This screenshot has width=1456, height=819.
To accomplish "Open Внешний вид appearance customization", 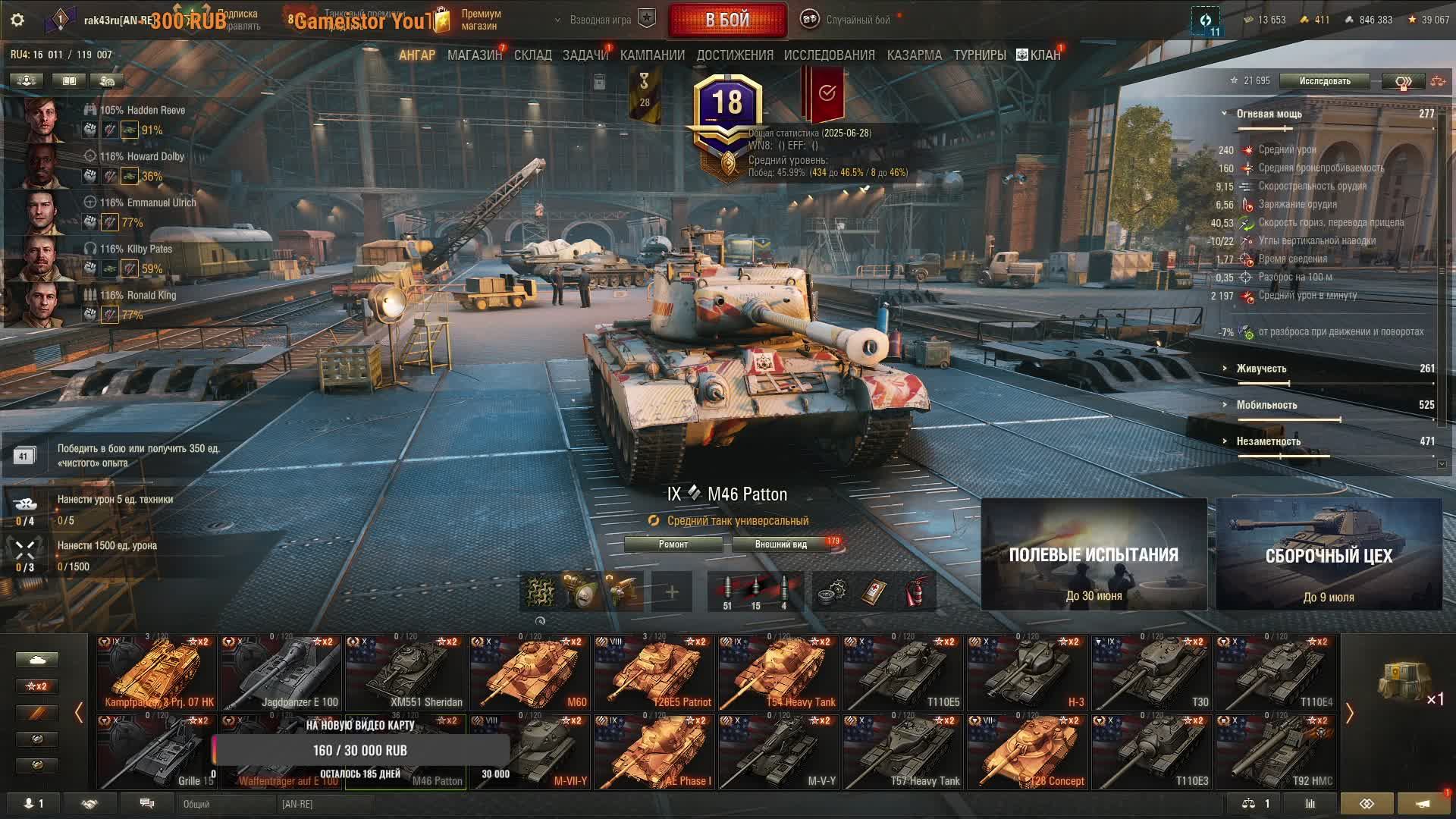I will 781,544.
